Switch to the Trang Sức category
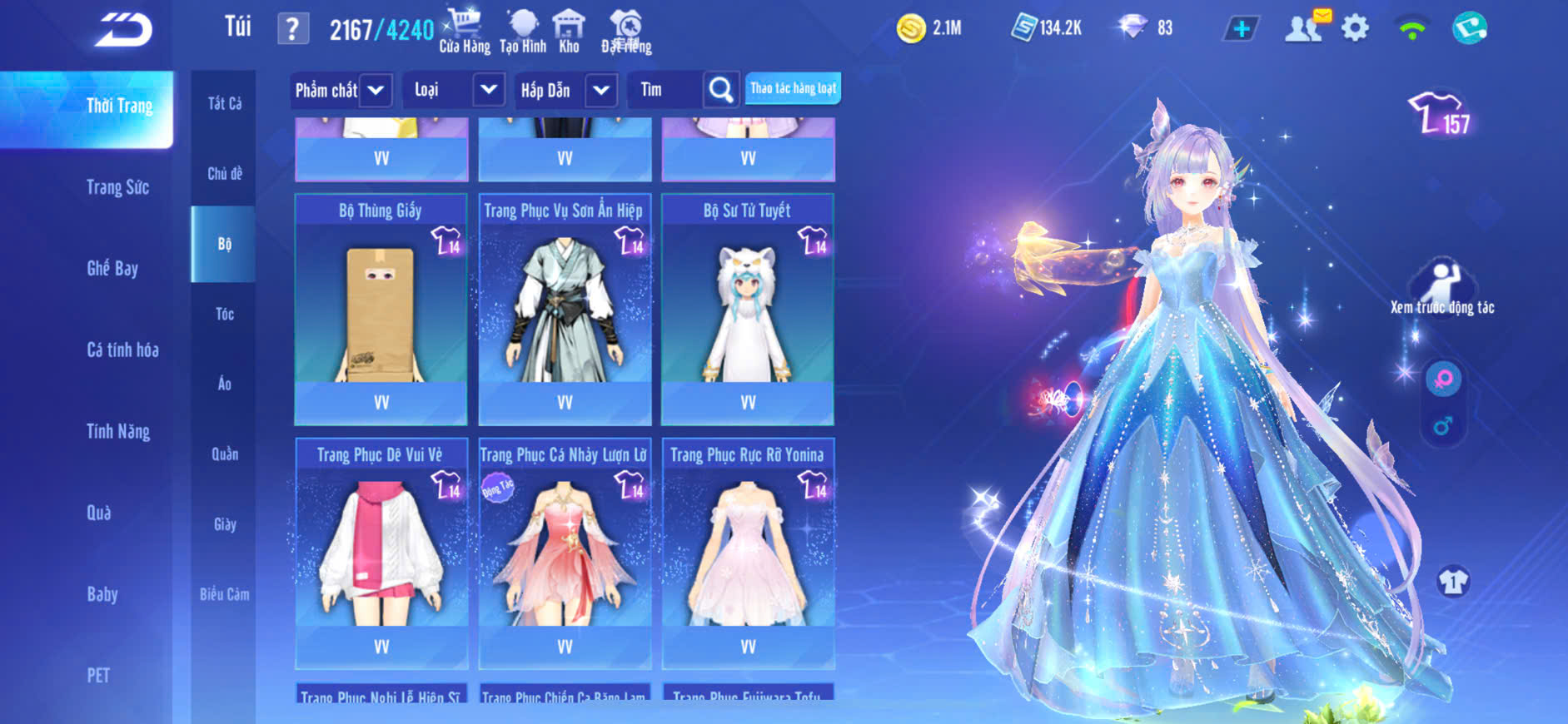1568x724 pixels. 117,187
